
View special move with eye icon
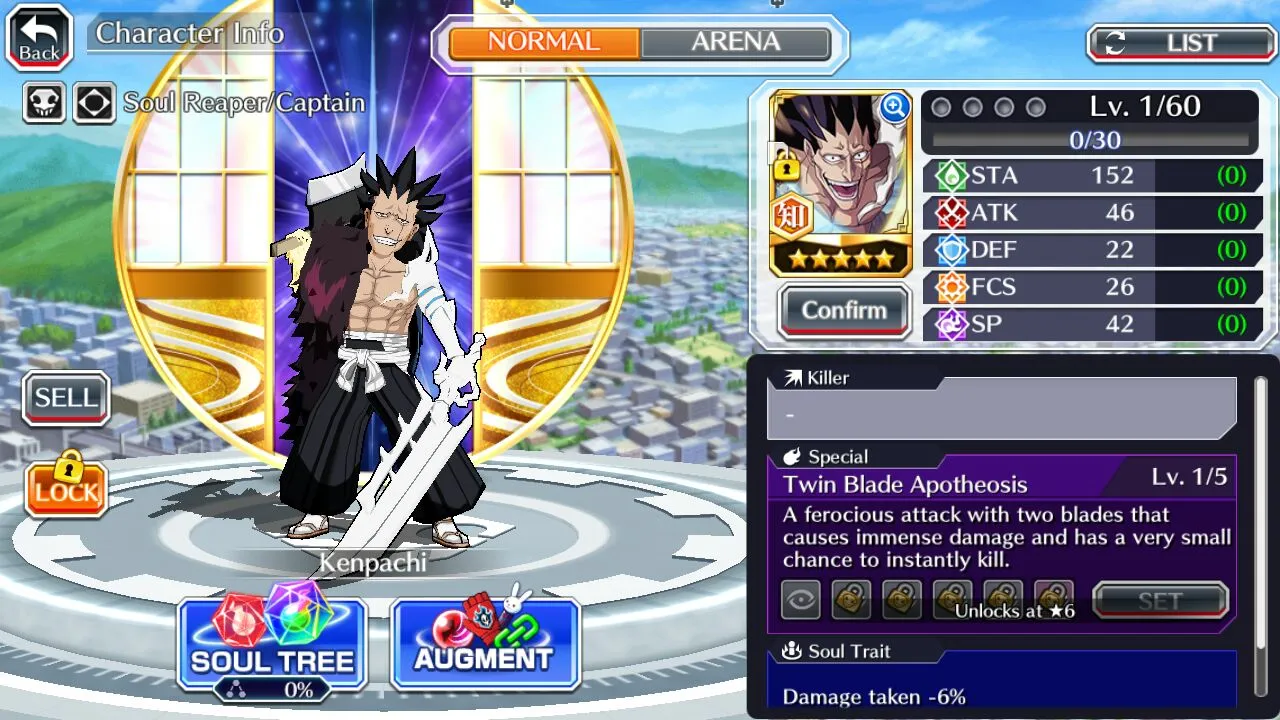coord(801,601)
